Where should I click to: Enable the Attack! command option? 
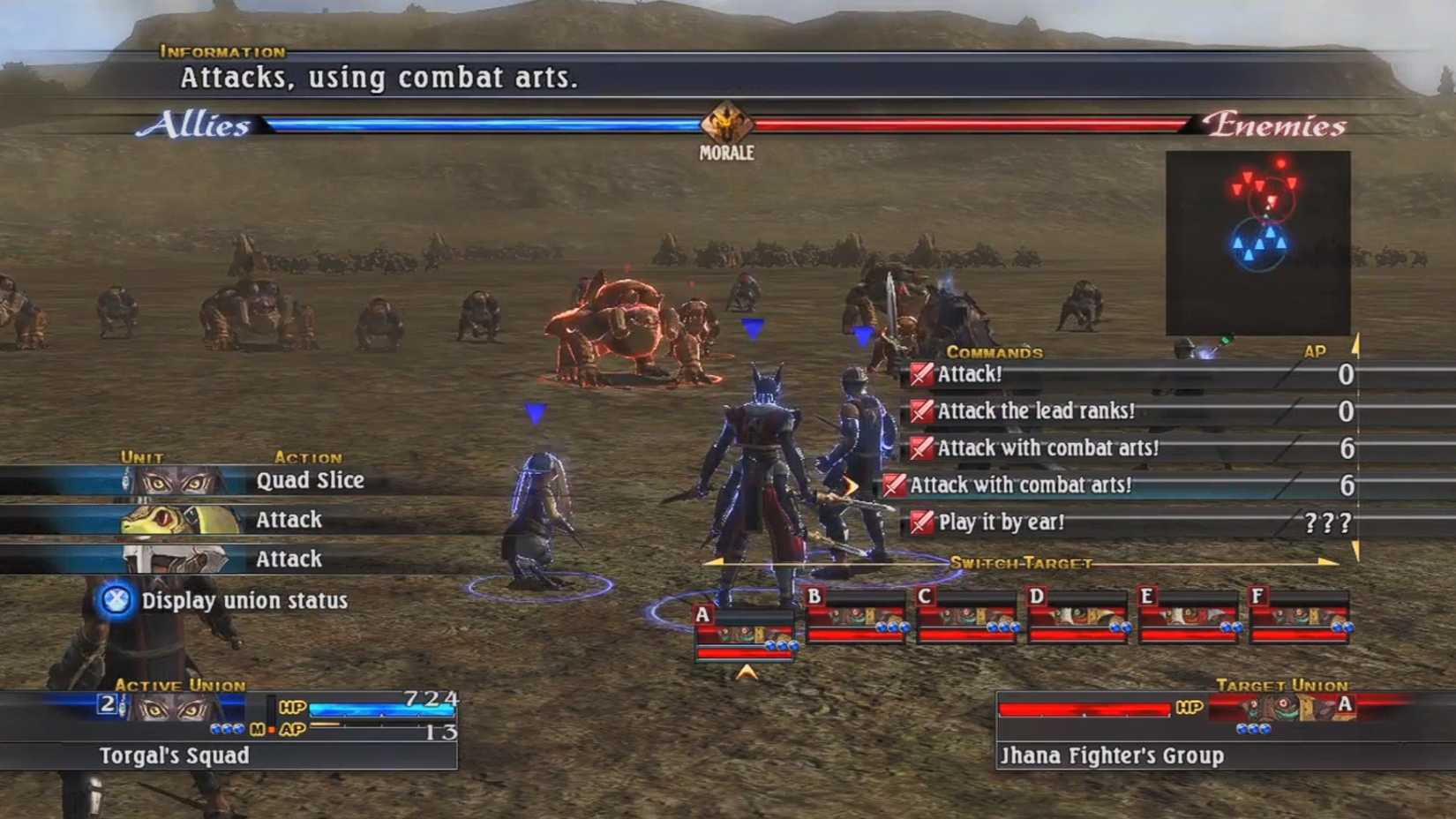tap(971, 374)
